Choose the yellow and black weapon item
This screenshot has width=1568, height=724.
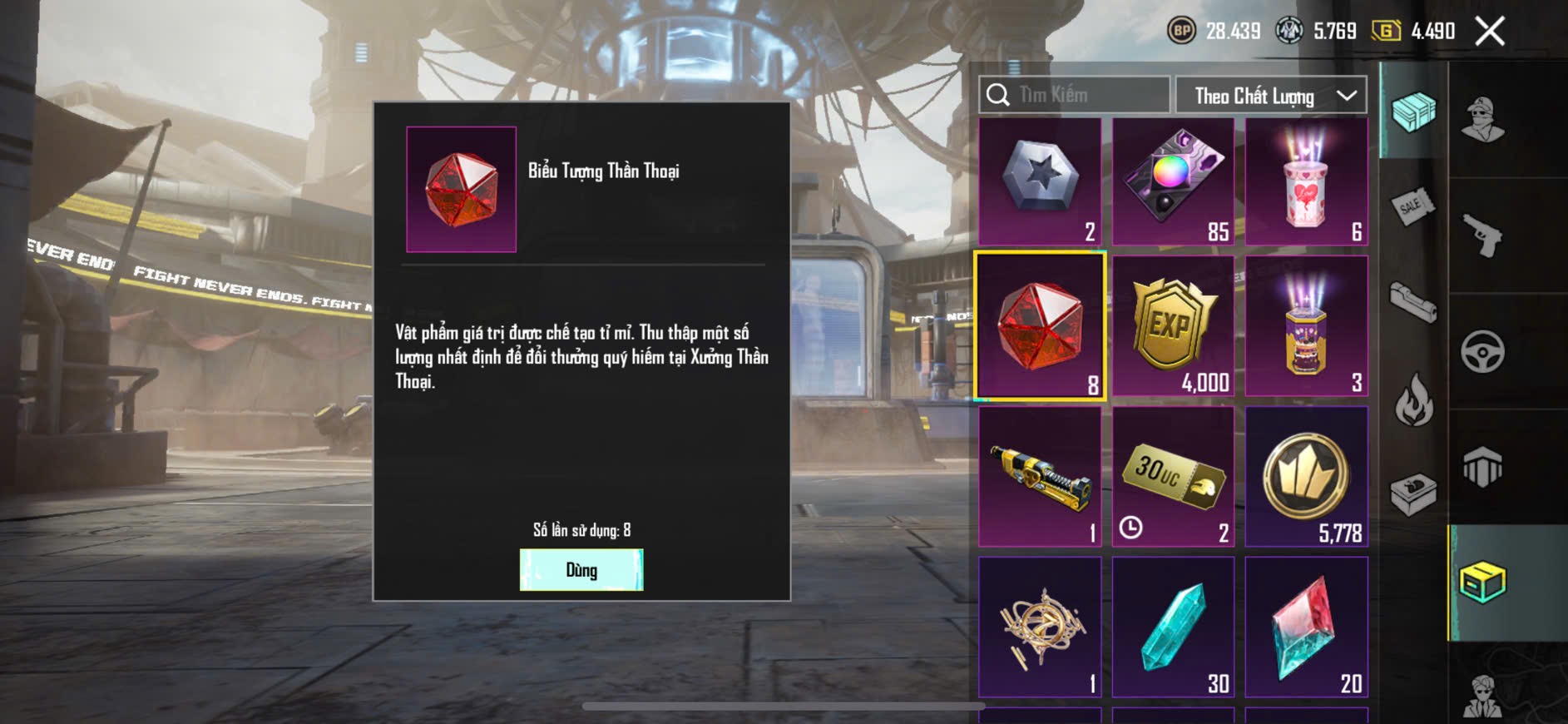tap(1040, 477)
